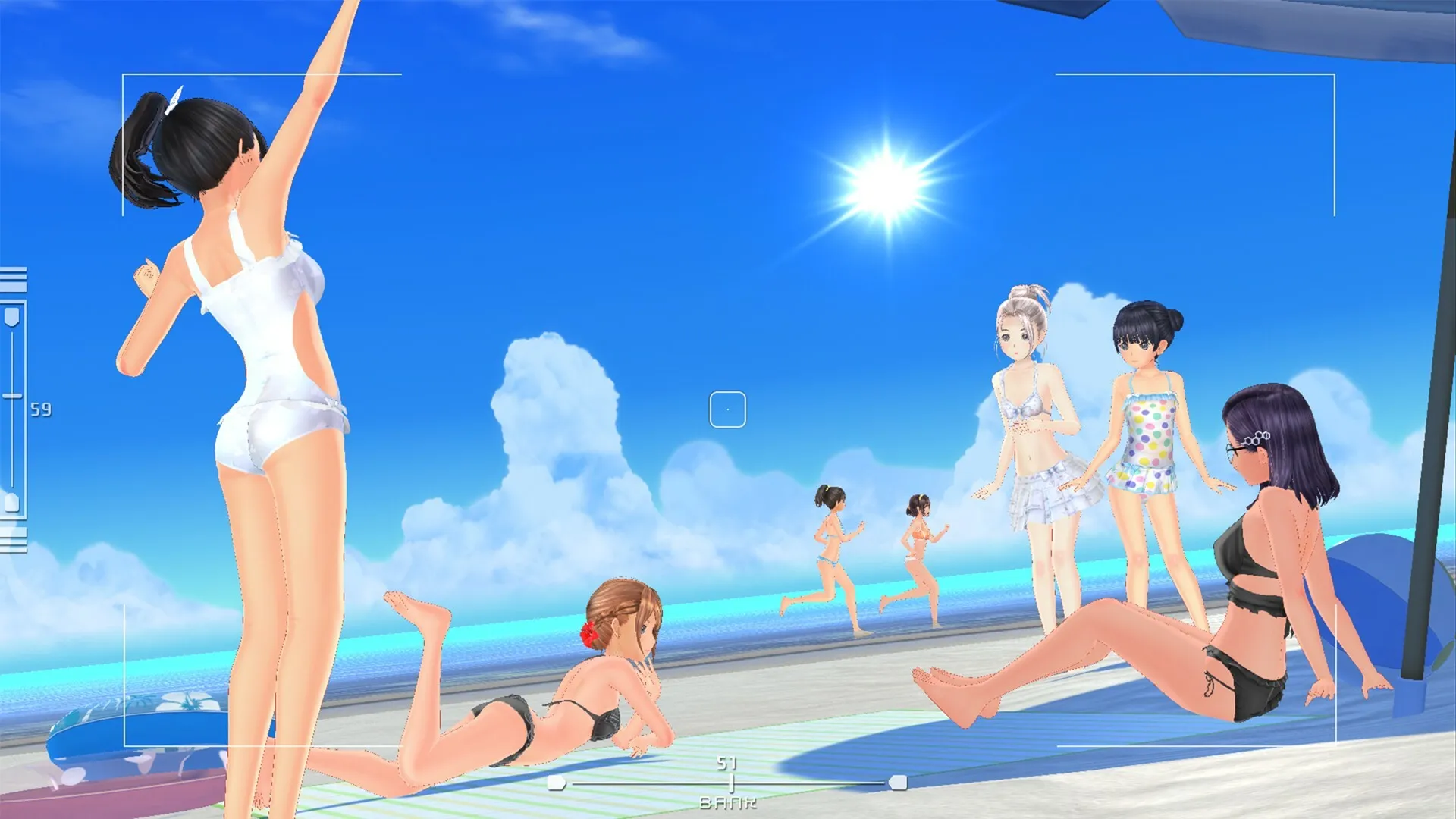This screenshot has width=1456, height=819.
Task: Select the right endpoint of the BANK slider
Action: 899,783
